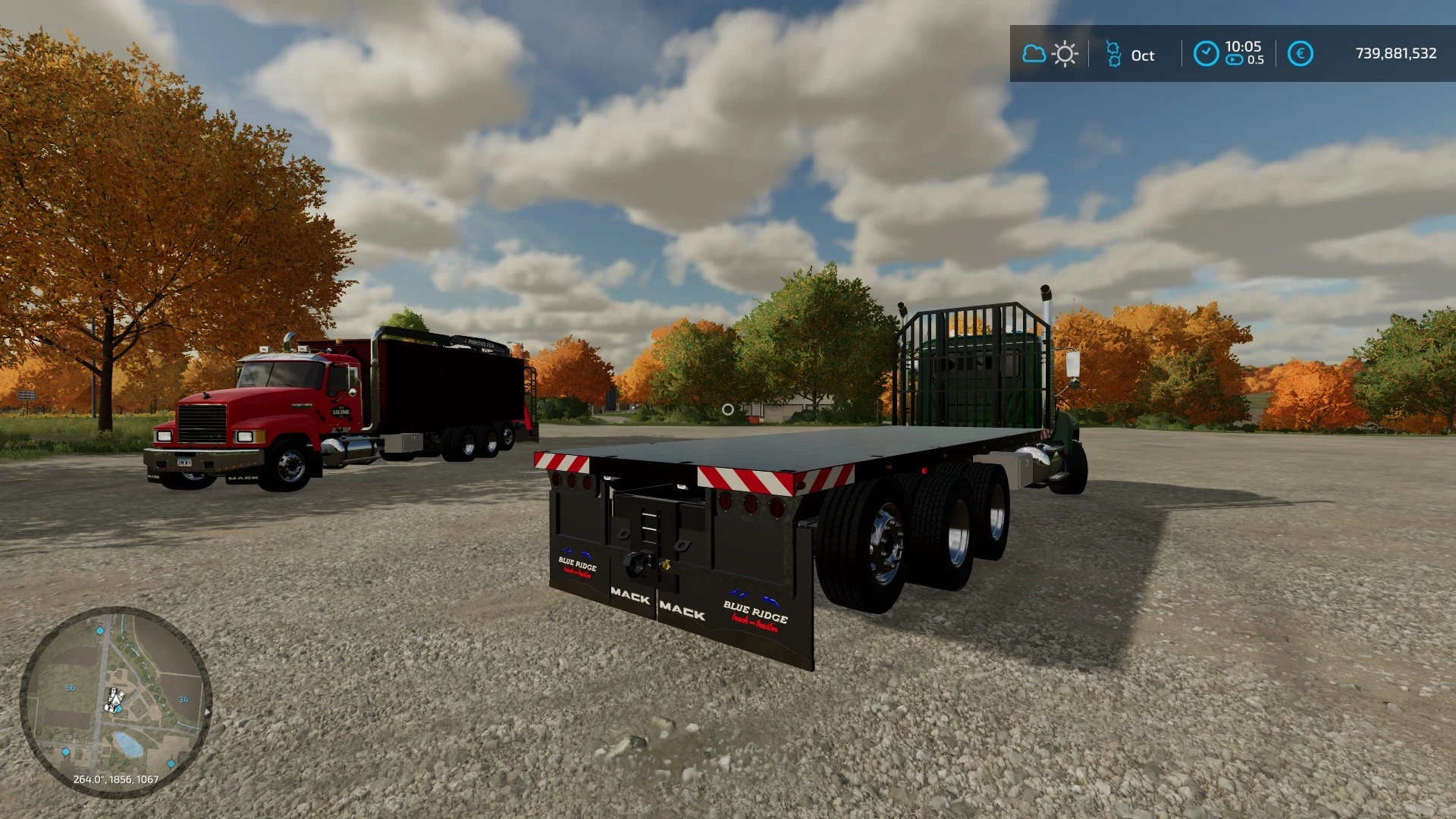Select the Euro currency coin icon
Viewport: 1456px width, 819px height.
1301,53
